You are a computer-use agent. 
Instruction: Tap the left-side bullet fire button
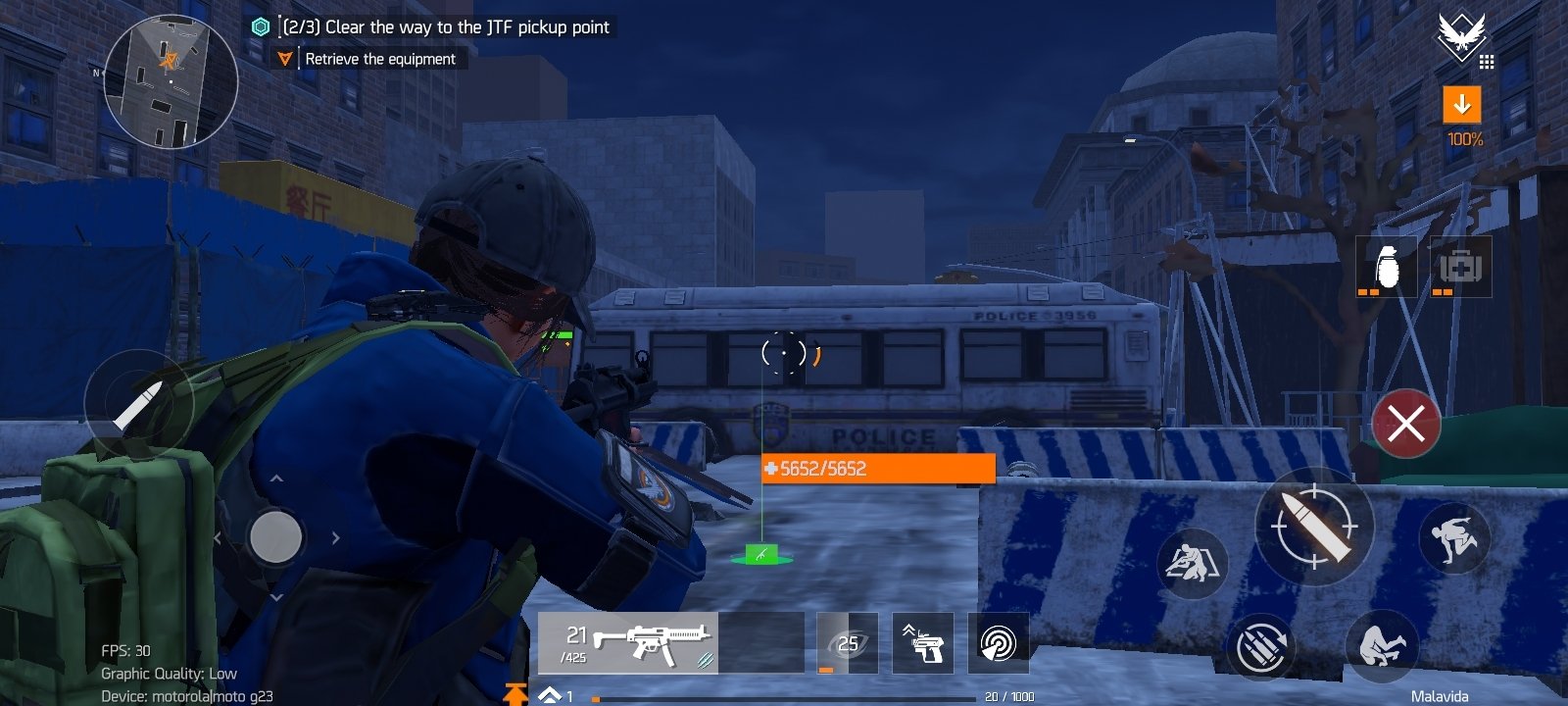[x=137, y=403]
